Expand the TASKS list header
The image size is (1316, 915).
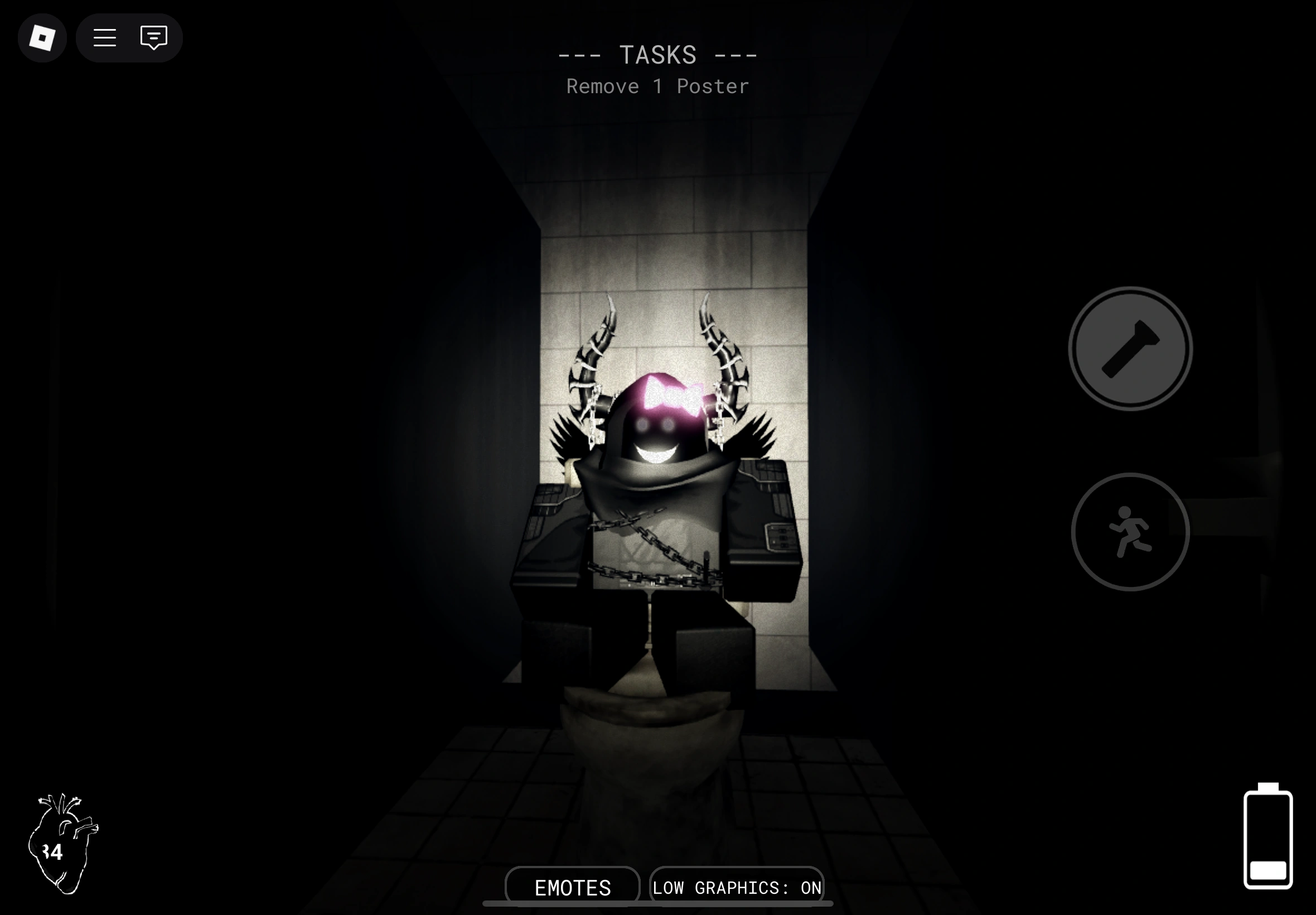pyautogui.click(x=657, y=54)
